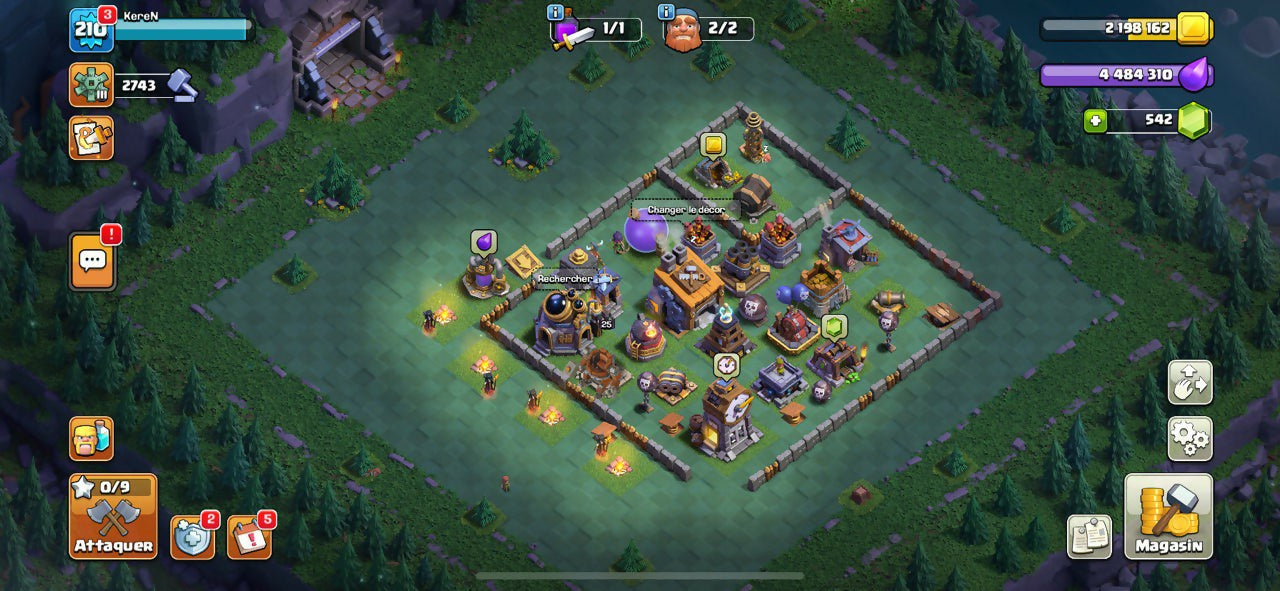
Task: Collect elixir from the purple drop bubble
Action: point(484,242)
